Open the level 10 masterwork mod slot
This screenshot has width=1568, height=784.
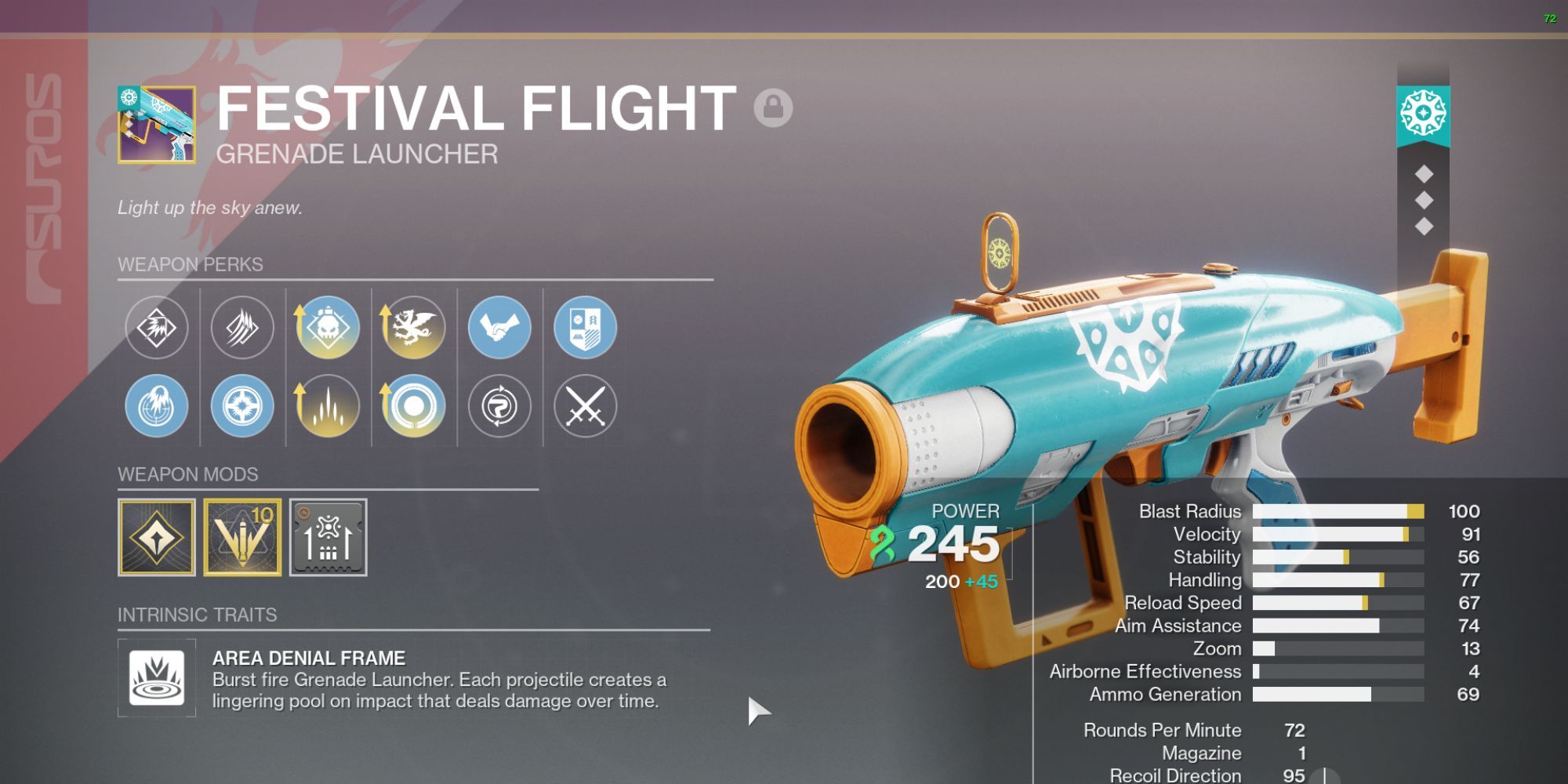pyautogui.click(x=242, y=538)
